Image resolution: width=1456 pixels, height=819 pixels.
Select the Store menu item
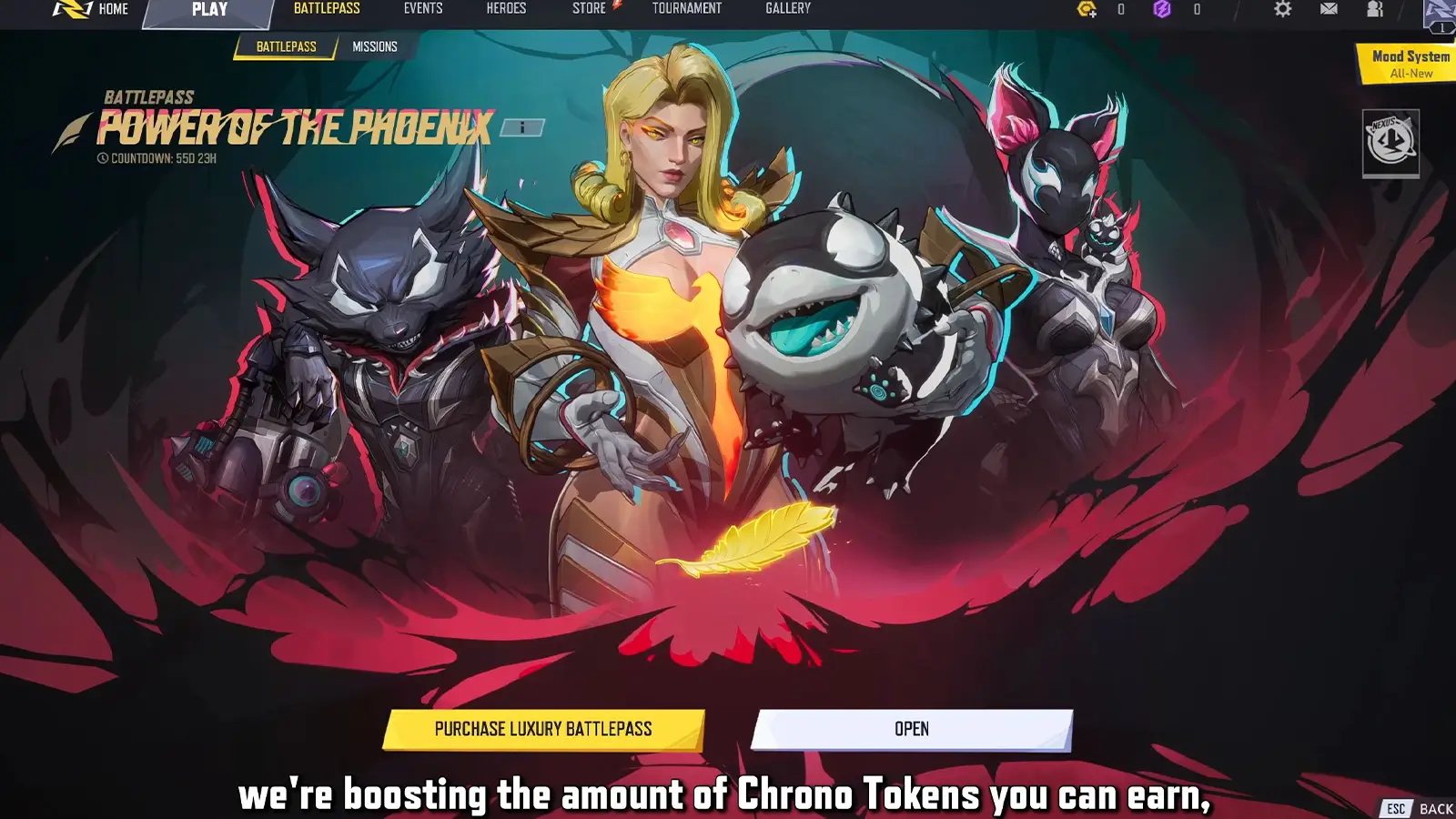(587, 8)
